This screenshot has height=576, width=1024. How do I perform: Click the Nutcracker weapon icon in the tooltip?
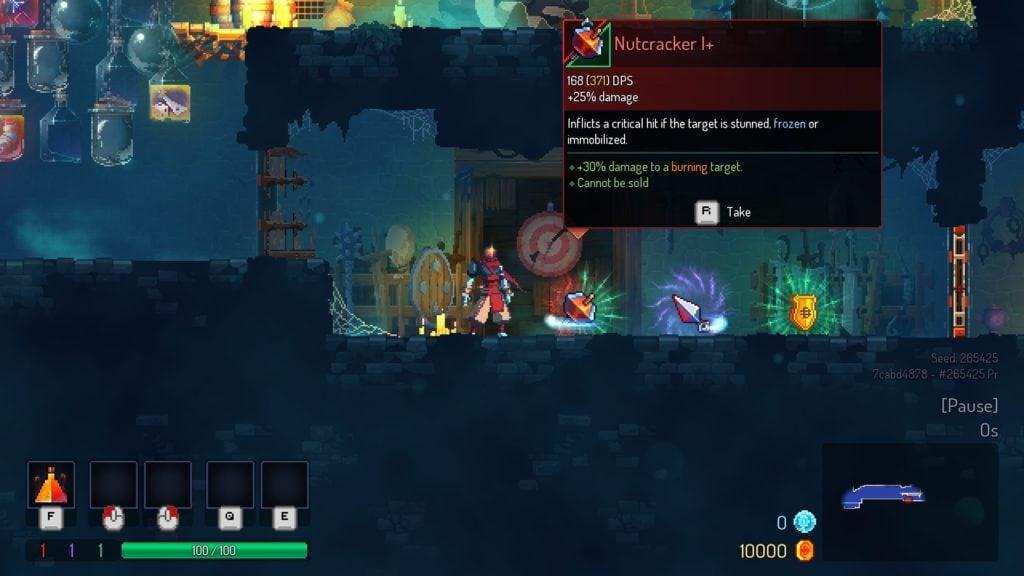click(587, 45)
